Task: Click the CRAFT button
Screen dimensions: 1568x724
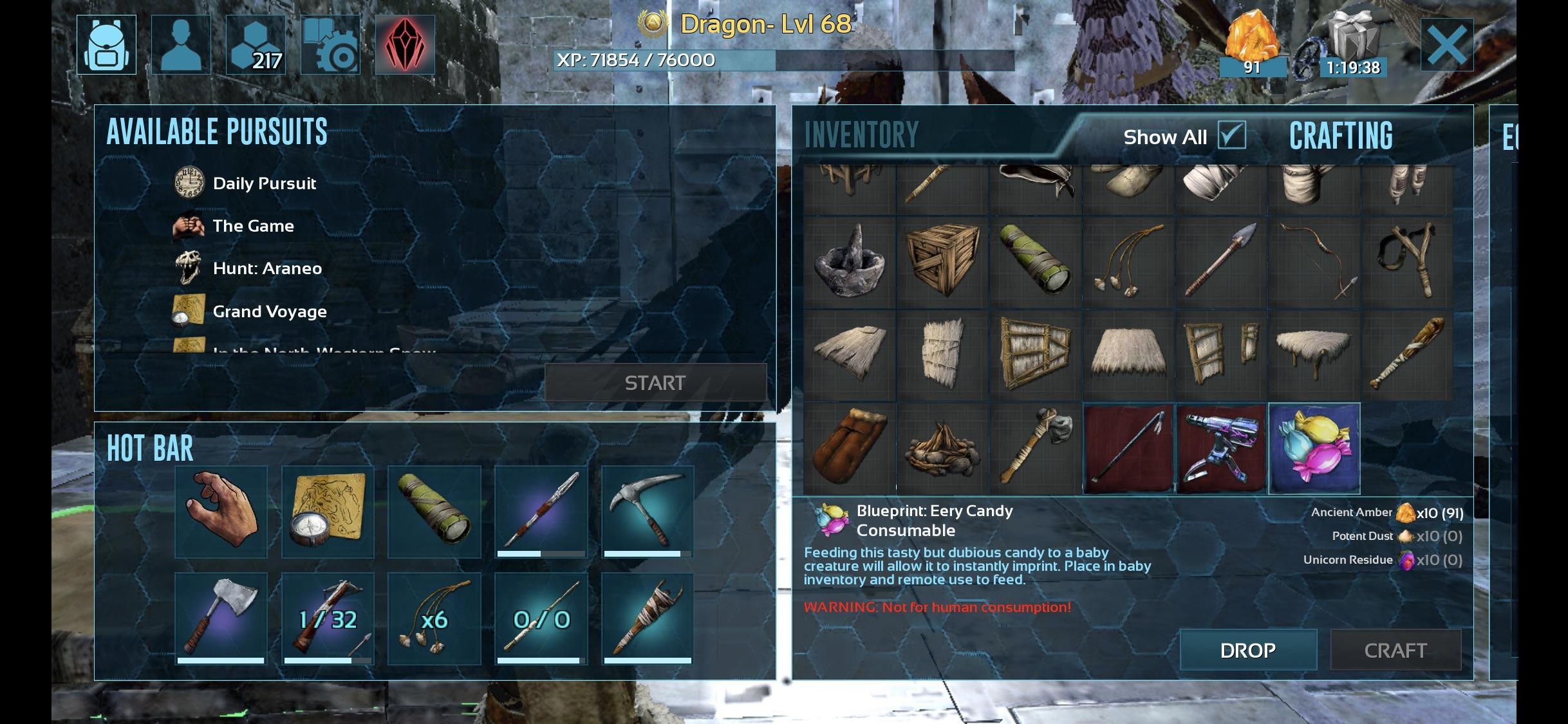Action: click(x=1395, y=650)
